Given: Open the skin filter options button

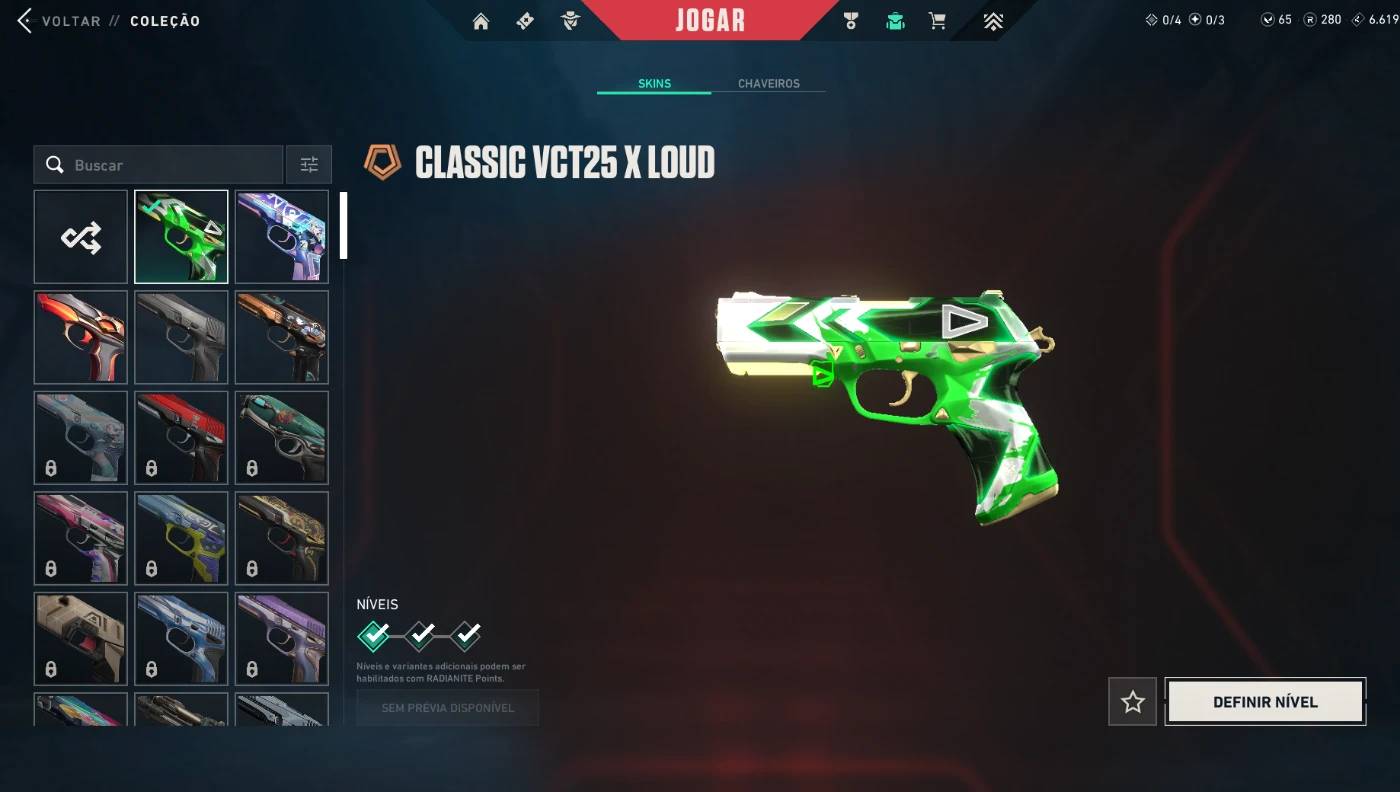Looking at the screenshot, I should point(310,165).
